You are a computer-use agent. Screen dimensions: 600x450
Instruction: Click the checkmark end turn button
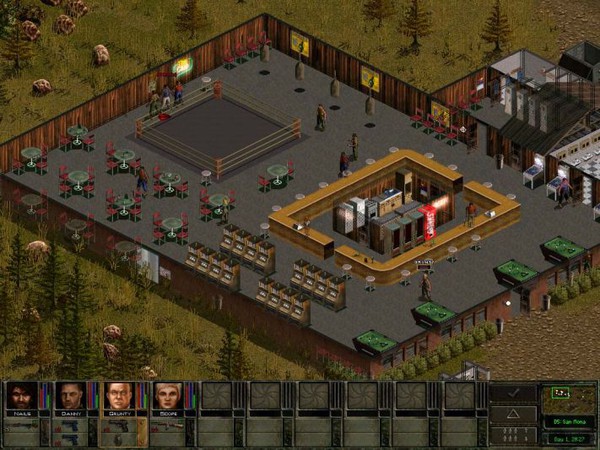tap(514, 393)
